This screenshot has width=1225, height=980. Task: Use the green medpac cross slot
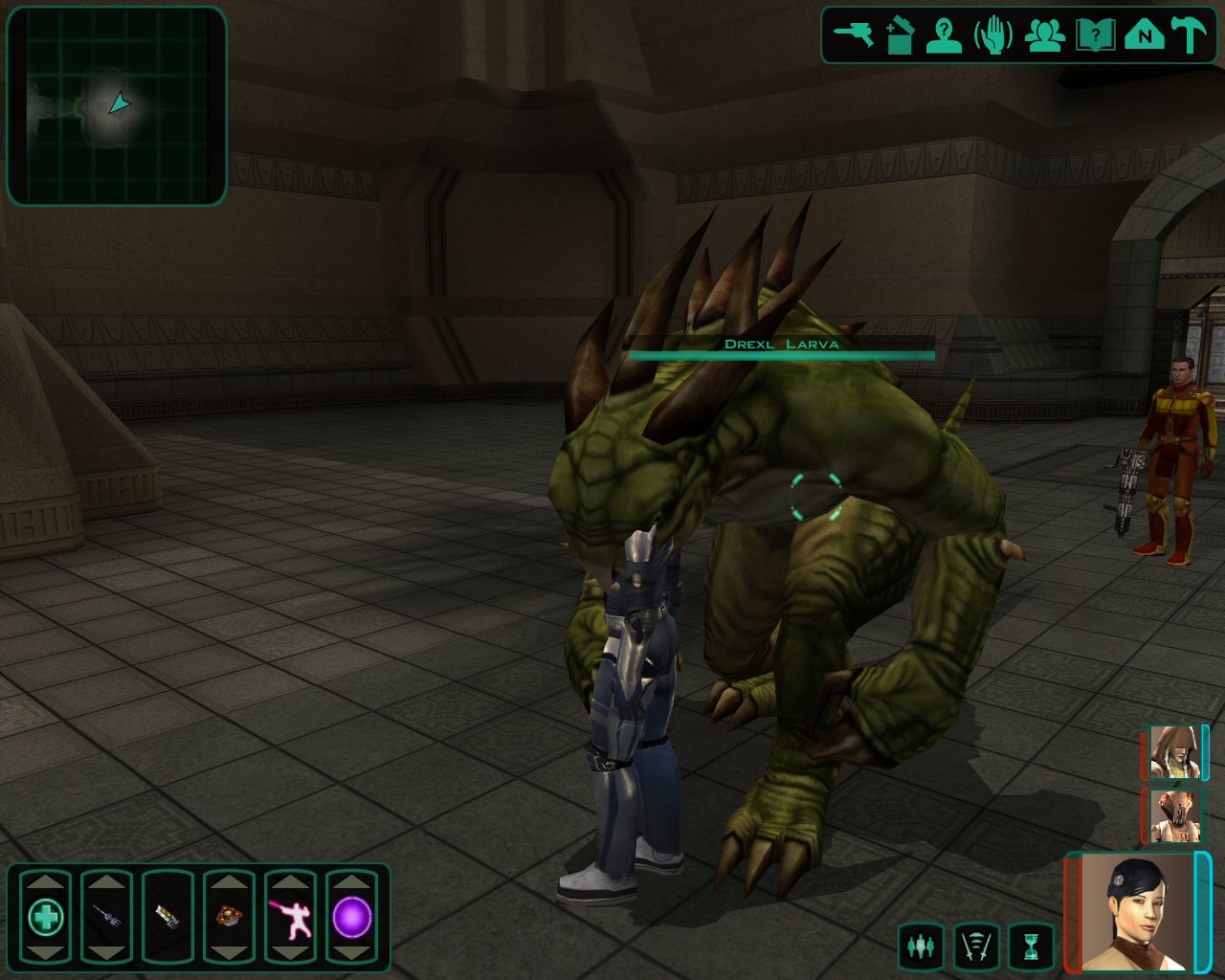point(45,918)
